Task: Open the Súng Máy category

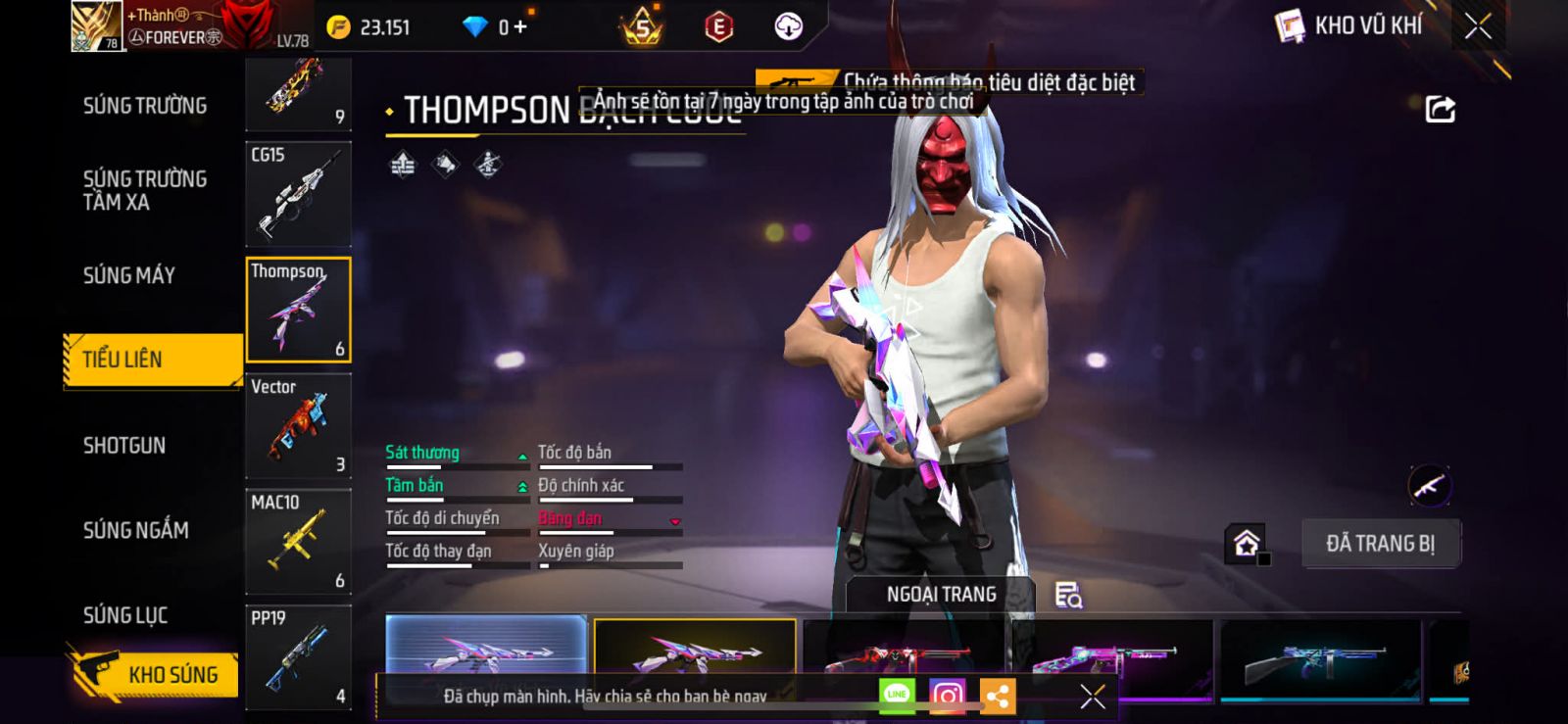Action: [129, 275]
